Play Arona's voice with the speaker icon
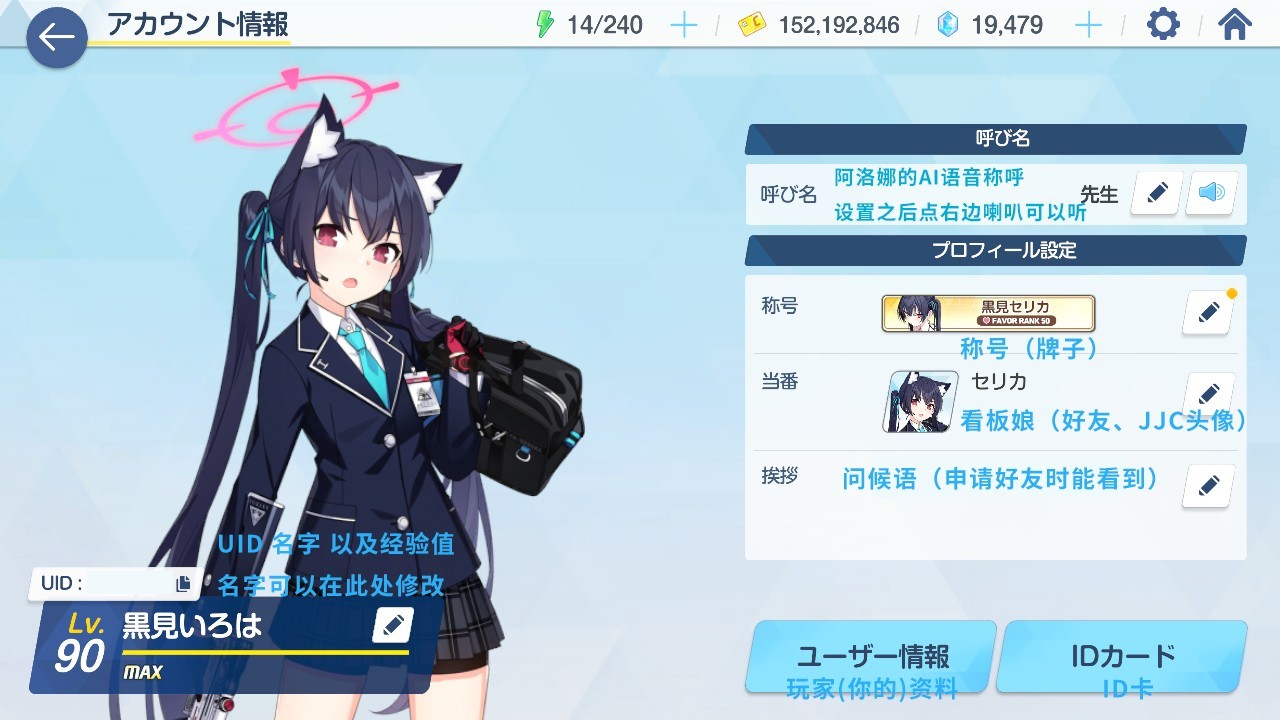Viewport: 1280px width, 720px height. click(x=1211, y=193)
